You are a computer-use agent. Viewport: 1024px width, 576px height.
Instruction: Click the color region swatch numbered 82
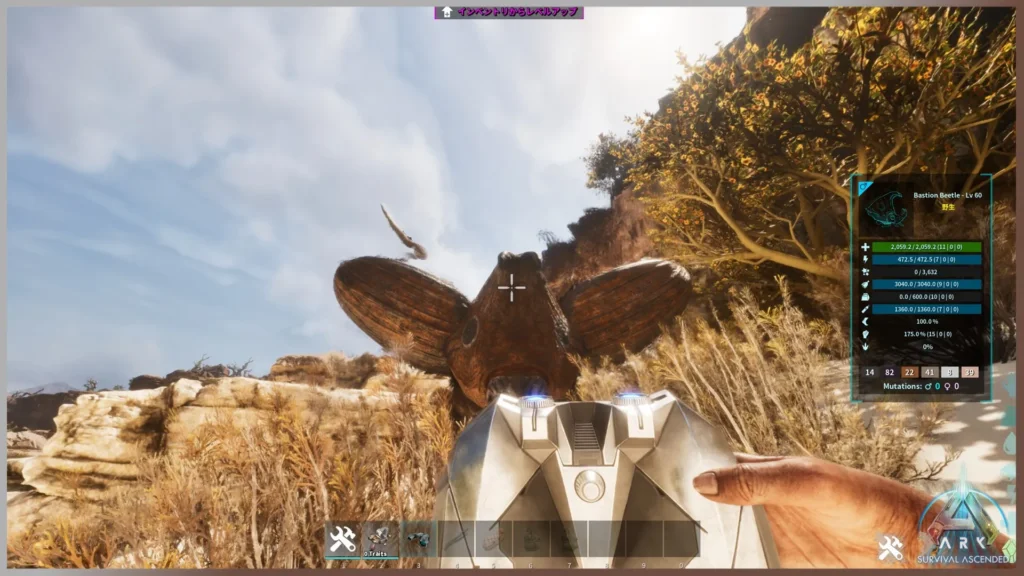pos(890,372)
